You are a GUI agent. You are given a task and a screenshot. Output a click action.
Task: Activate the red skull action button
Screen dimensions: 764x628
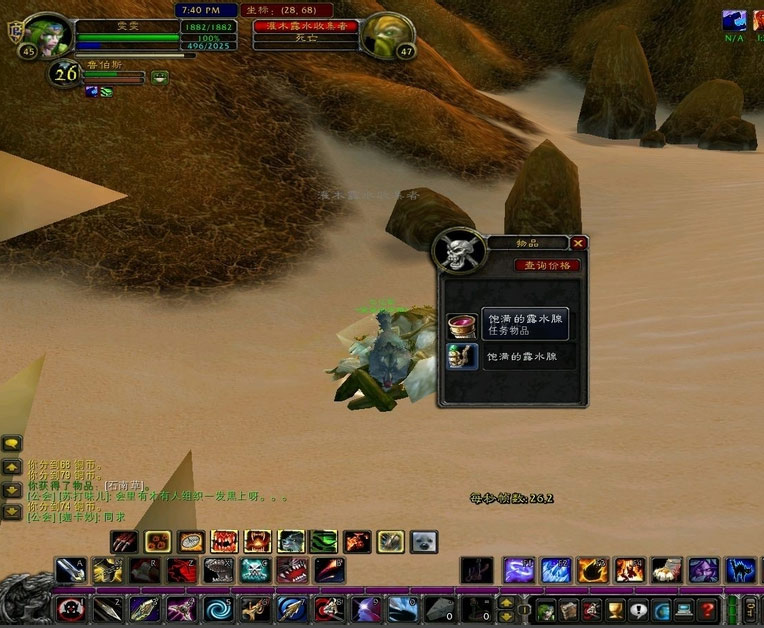[x=71, y=609]
